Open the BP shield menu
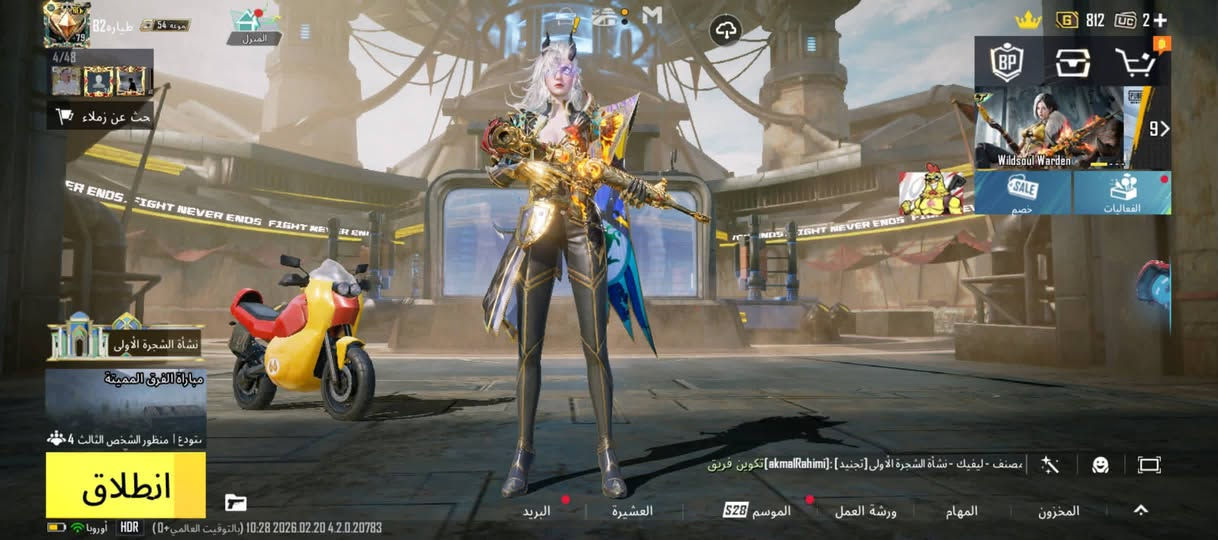Image resolution: width=1218 pixels, height=540 pixels. coord(1006,63)
